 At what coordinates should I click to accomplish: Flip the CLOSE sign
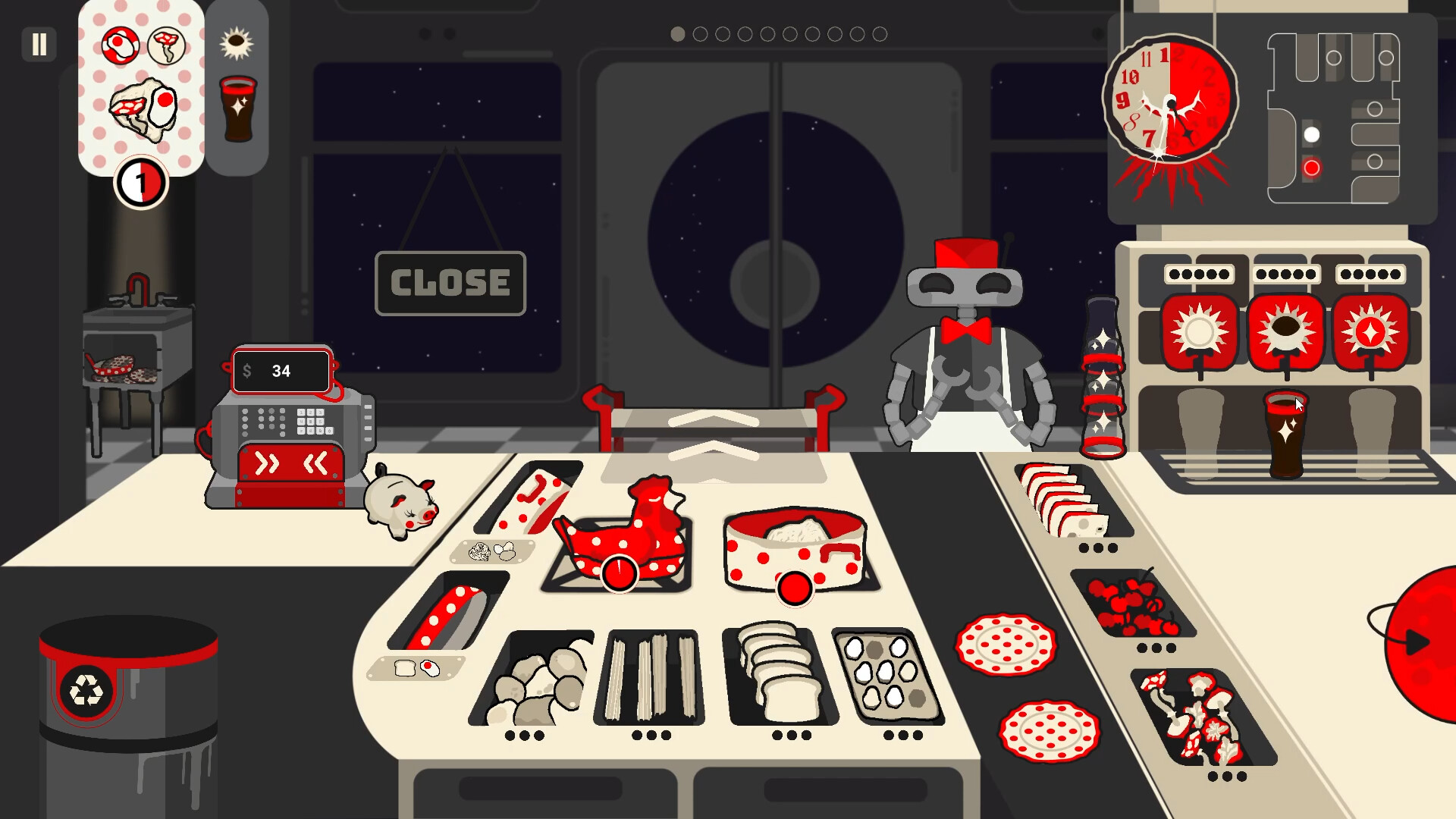(449, 283)
